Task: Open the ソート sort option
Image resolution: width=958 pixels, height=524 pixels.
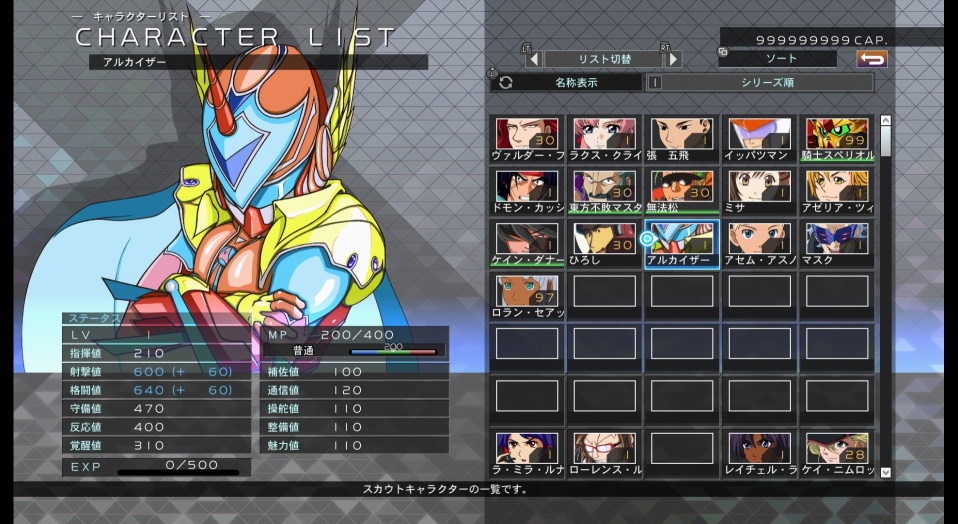Action: pyautogui.click(x=781, y=59)
